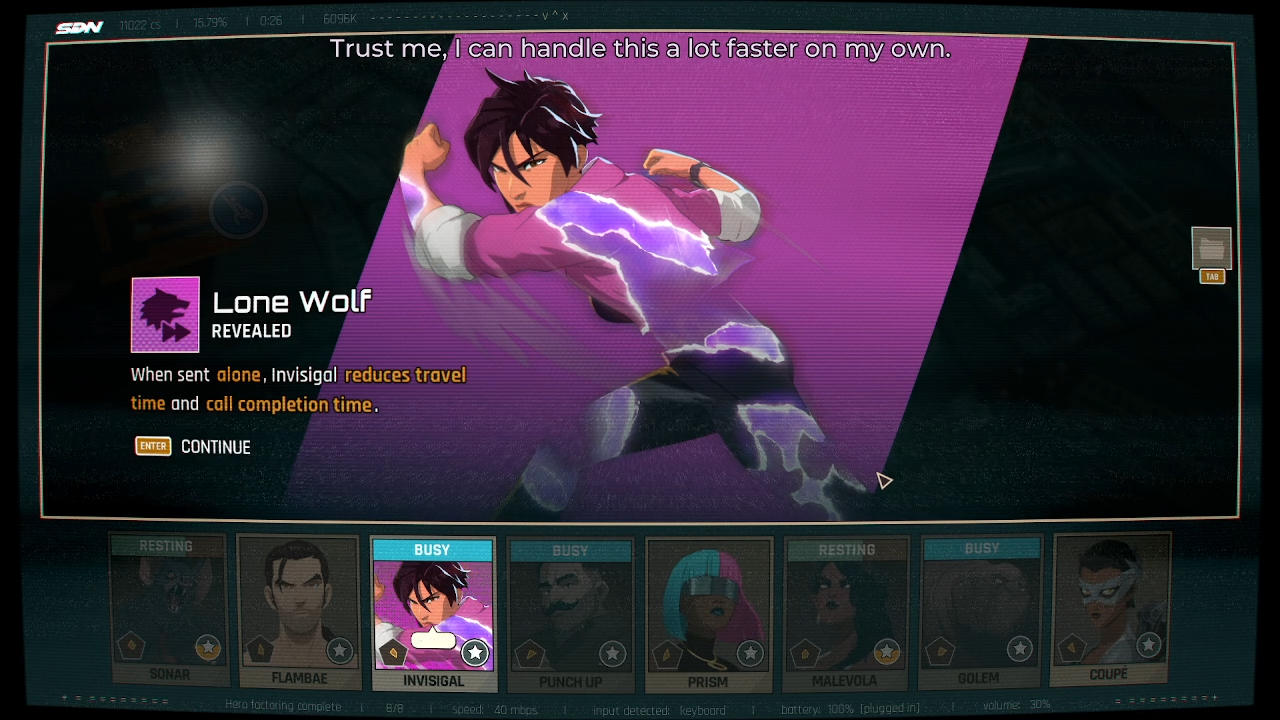1280x720 pixels.
Task: Select the Golem hero card
Action: [x=980, y=612]
